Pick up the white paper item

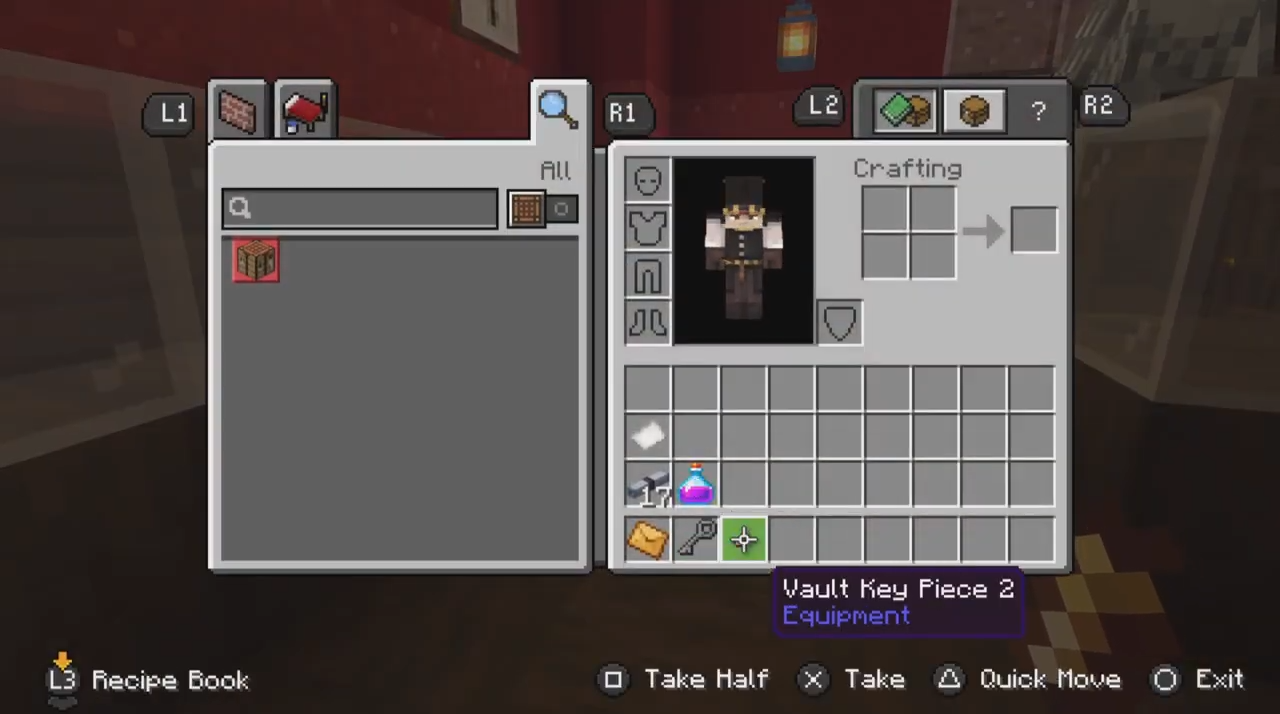(648, 436)
